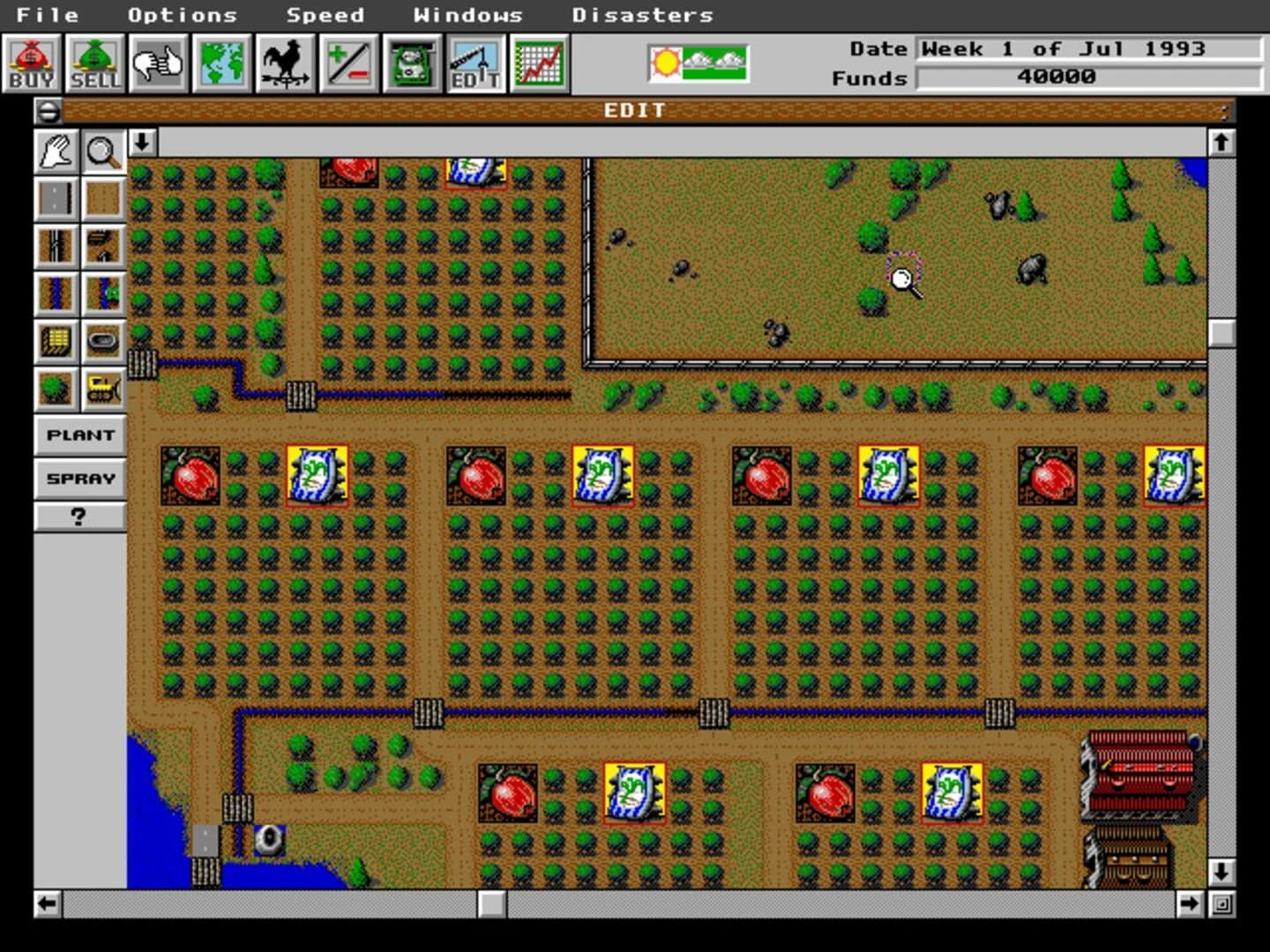Select the pond placement tool

pyautogui.click(x=103, y=341)
